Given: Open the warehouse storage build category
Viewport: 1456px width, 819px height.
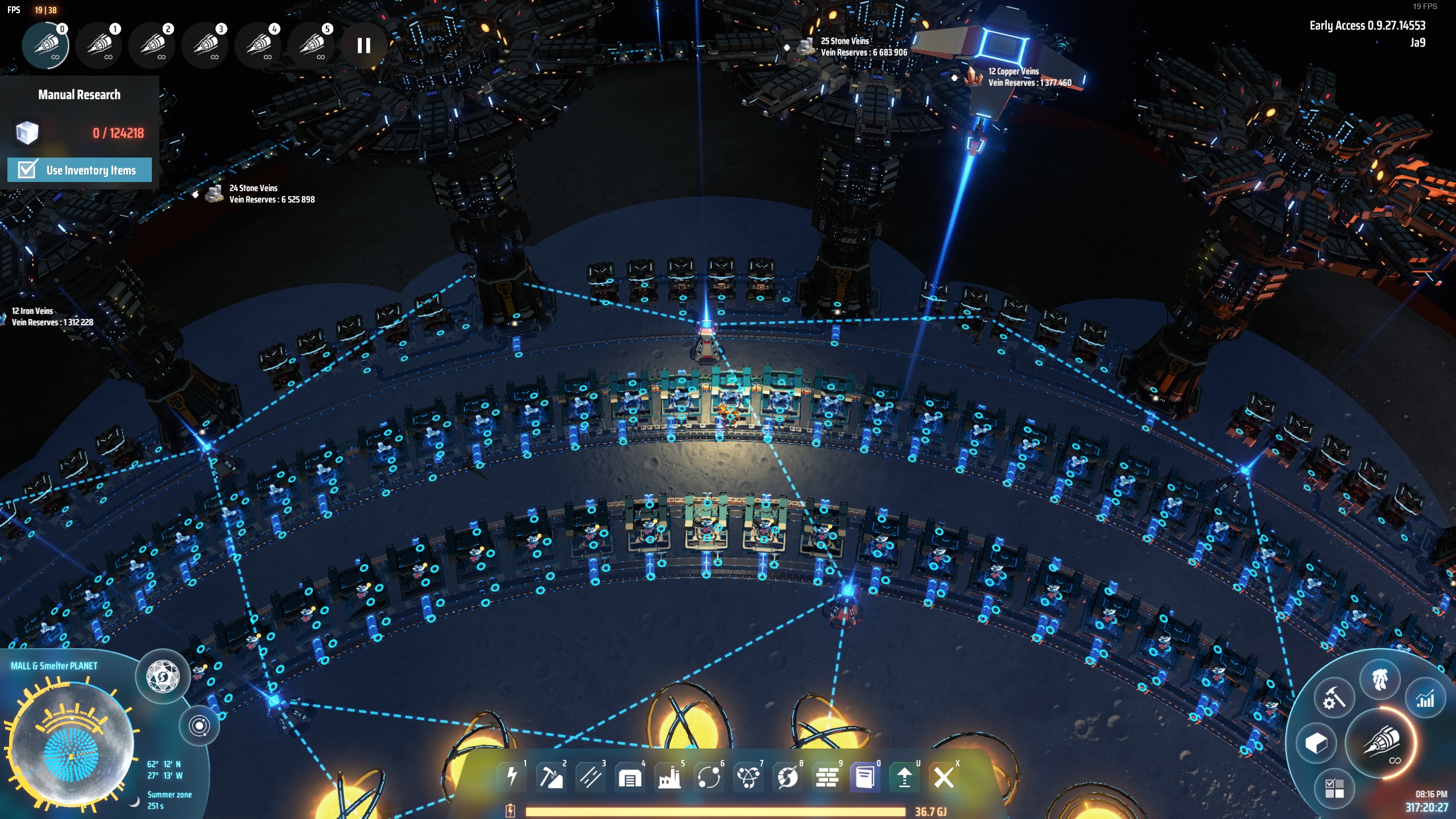Looking at the screenshot, I should [x=630, y=777].
